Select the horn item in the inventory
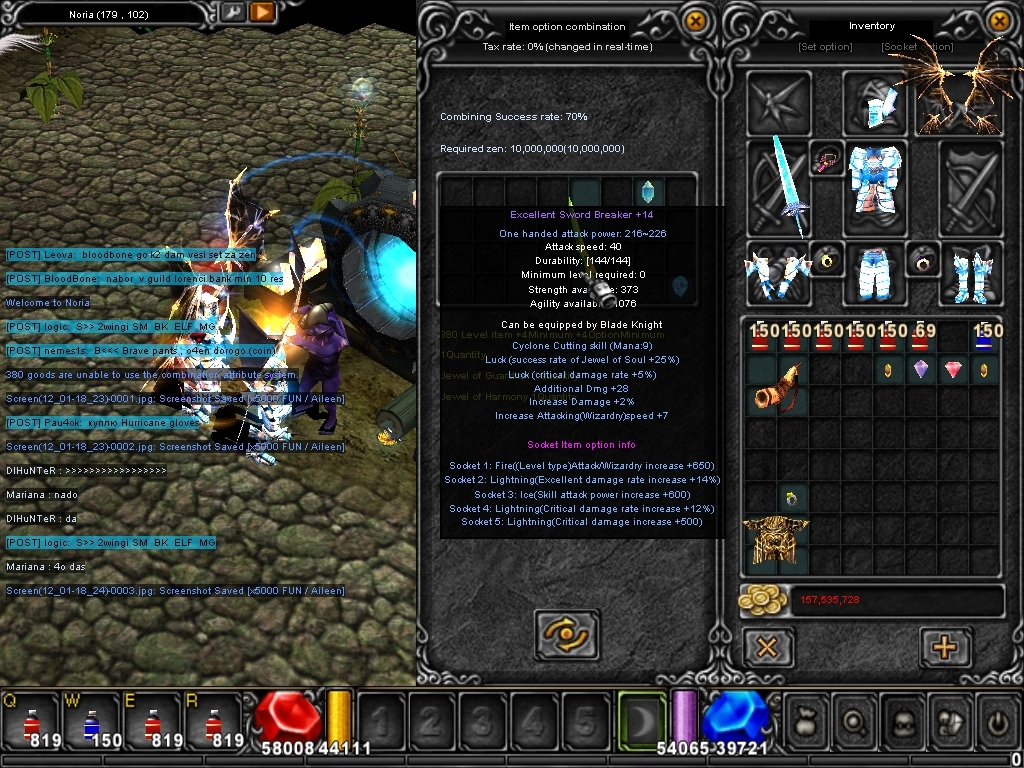 click(775, 387)
